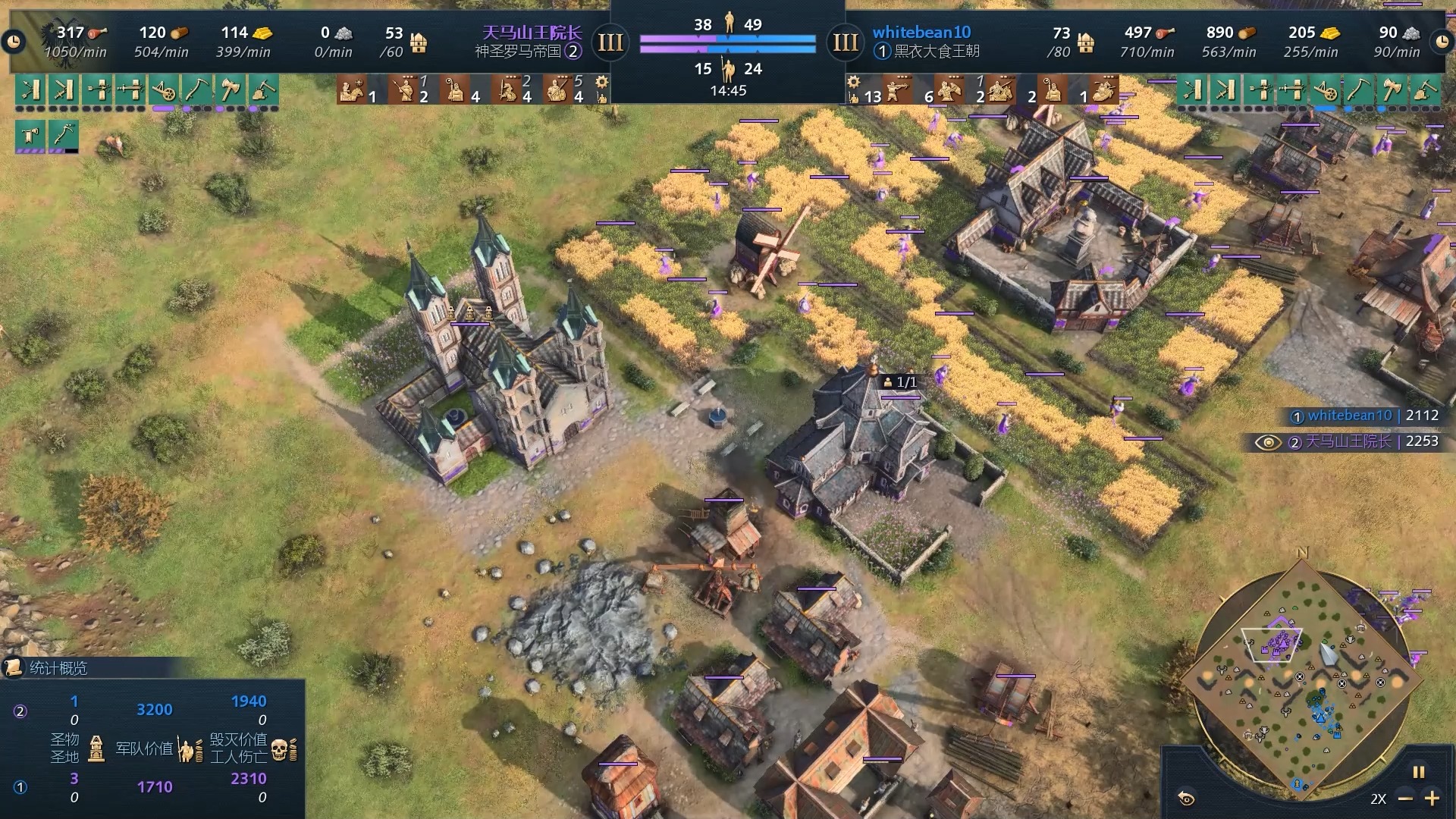Pause the replay playback
This screenshot has width=1456, height=819.
coord(1418,772)
